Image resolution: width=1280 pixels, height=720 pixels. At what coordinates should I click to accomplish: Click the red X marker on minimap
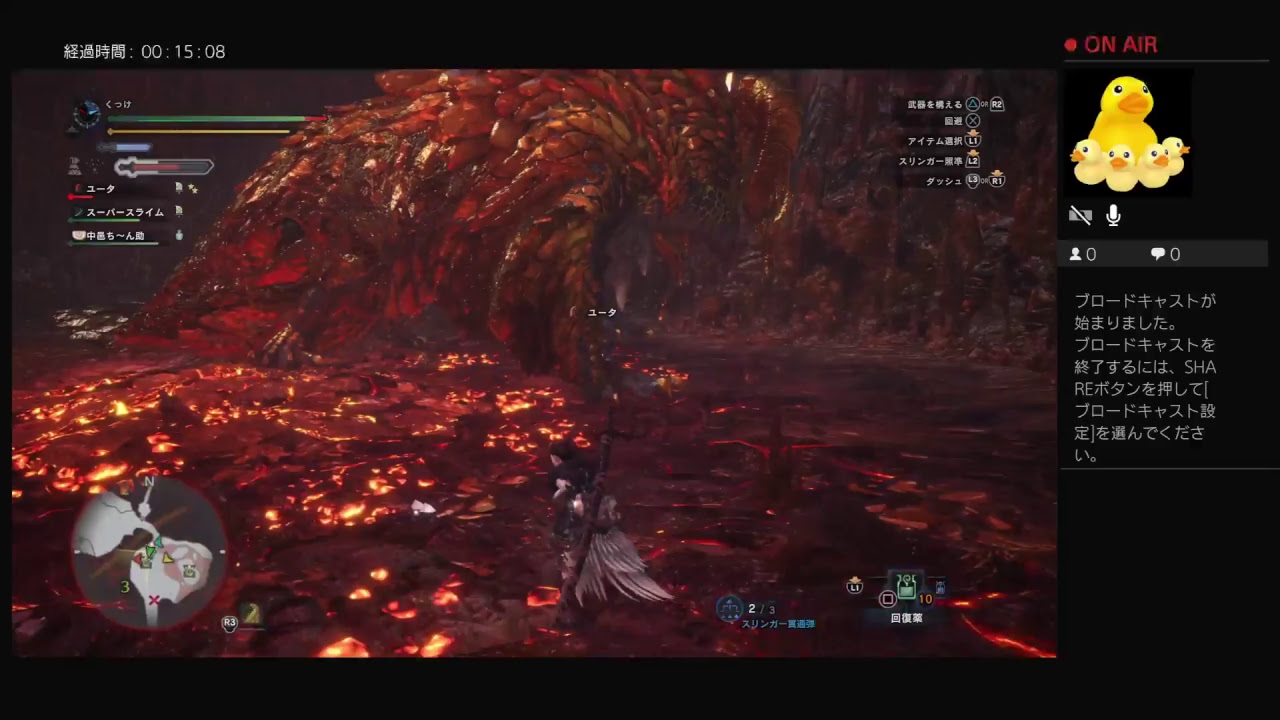coord(154,600)
